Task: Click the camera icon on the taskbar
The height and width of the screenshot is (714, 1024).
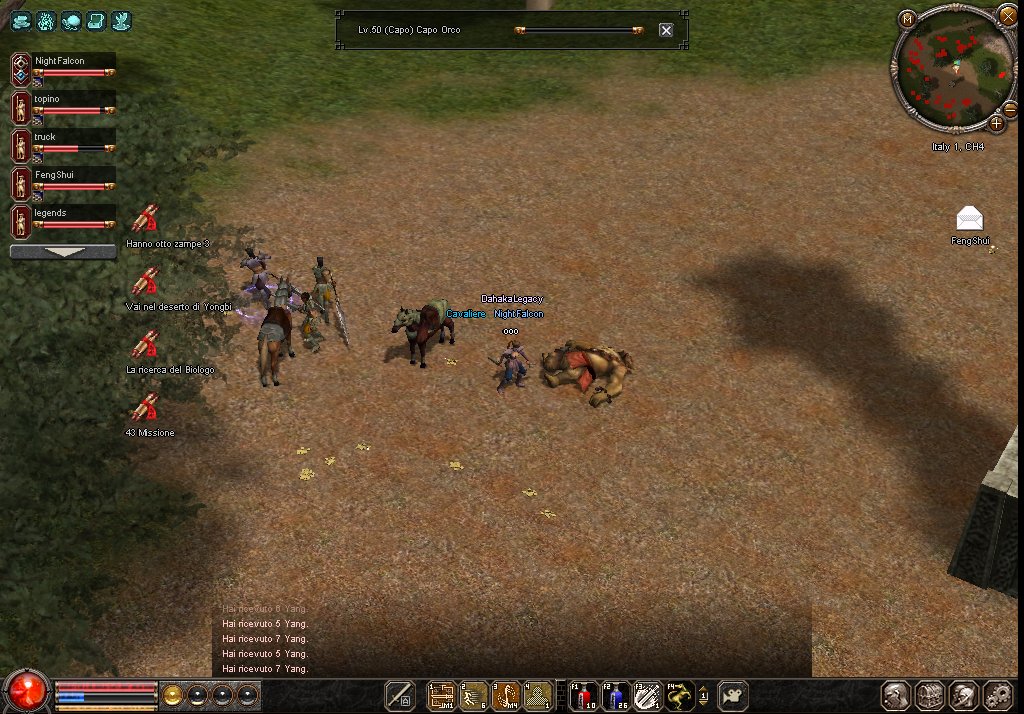Action: pyautogui.click(x=733, y=695)
